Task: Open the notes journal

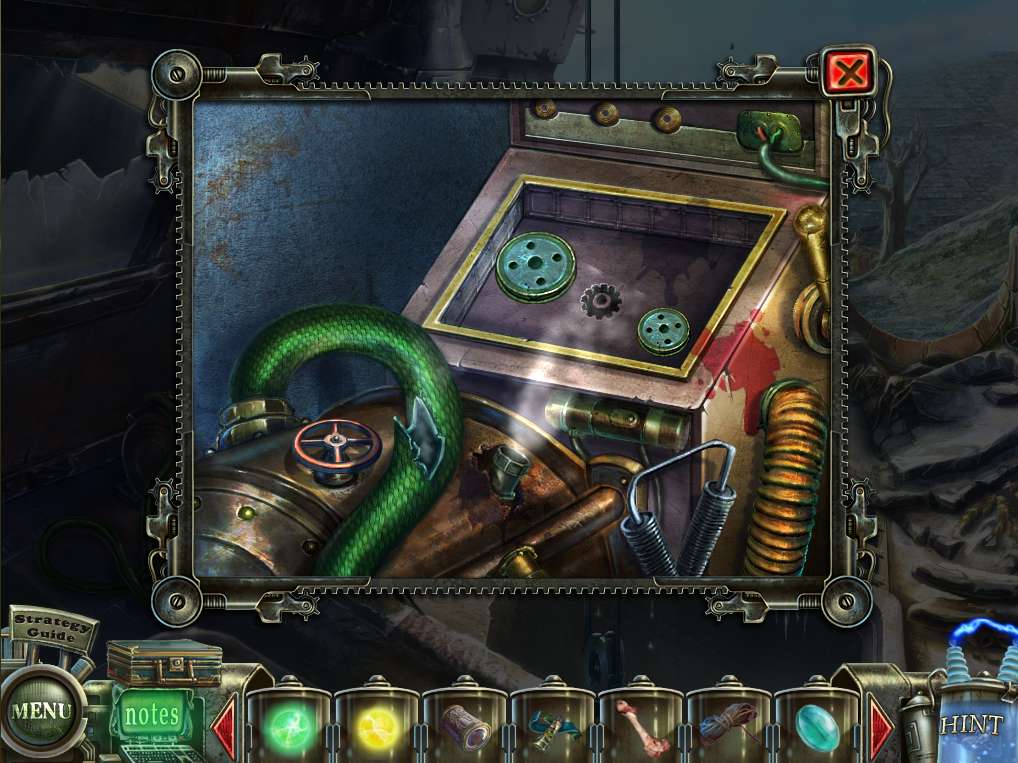Action: tap(152, 716)
